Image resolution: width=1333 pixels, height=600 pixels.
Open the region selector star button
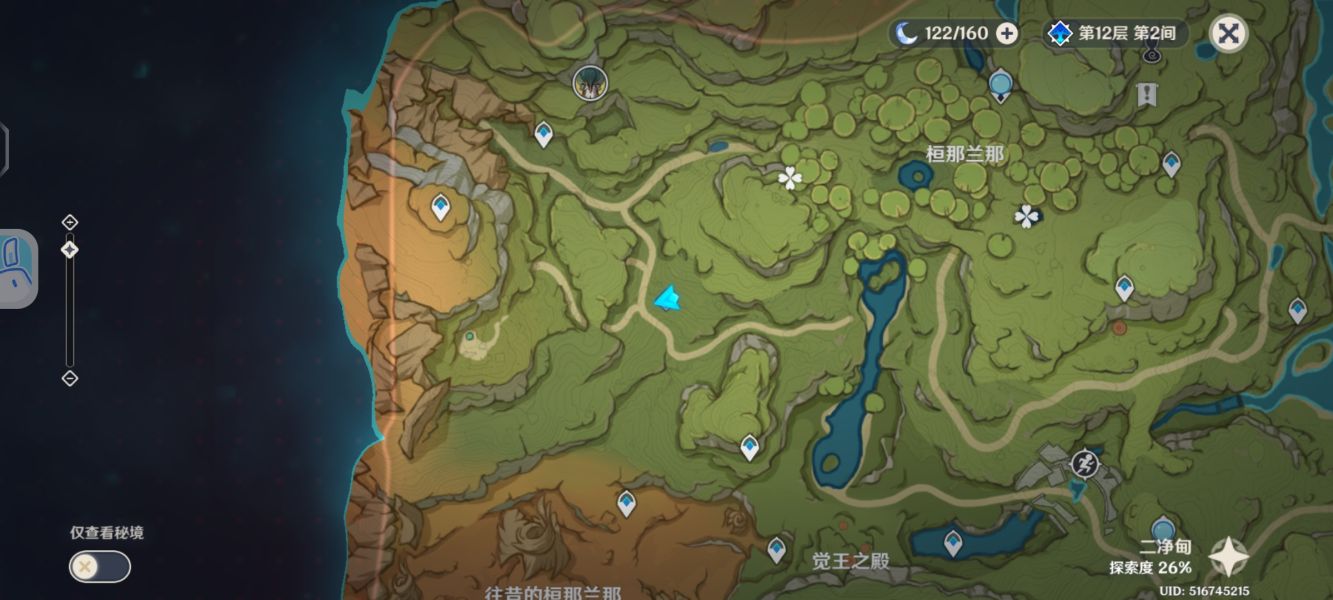click(1228, 558)
